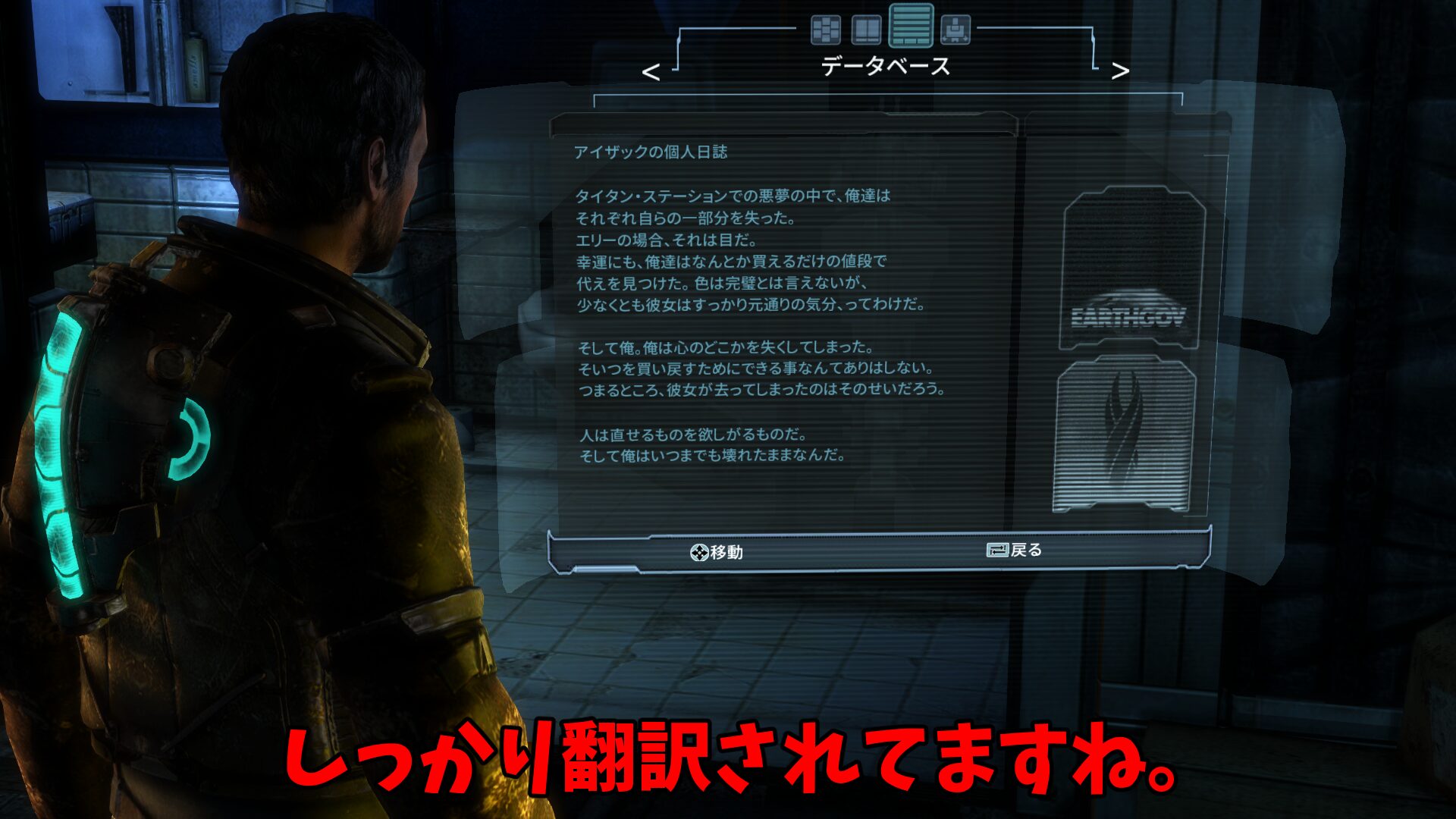Select the データベース tab label
This screenshot has width=1456, height=819.
(x=885, y=67)
